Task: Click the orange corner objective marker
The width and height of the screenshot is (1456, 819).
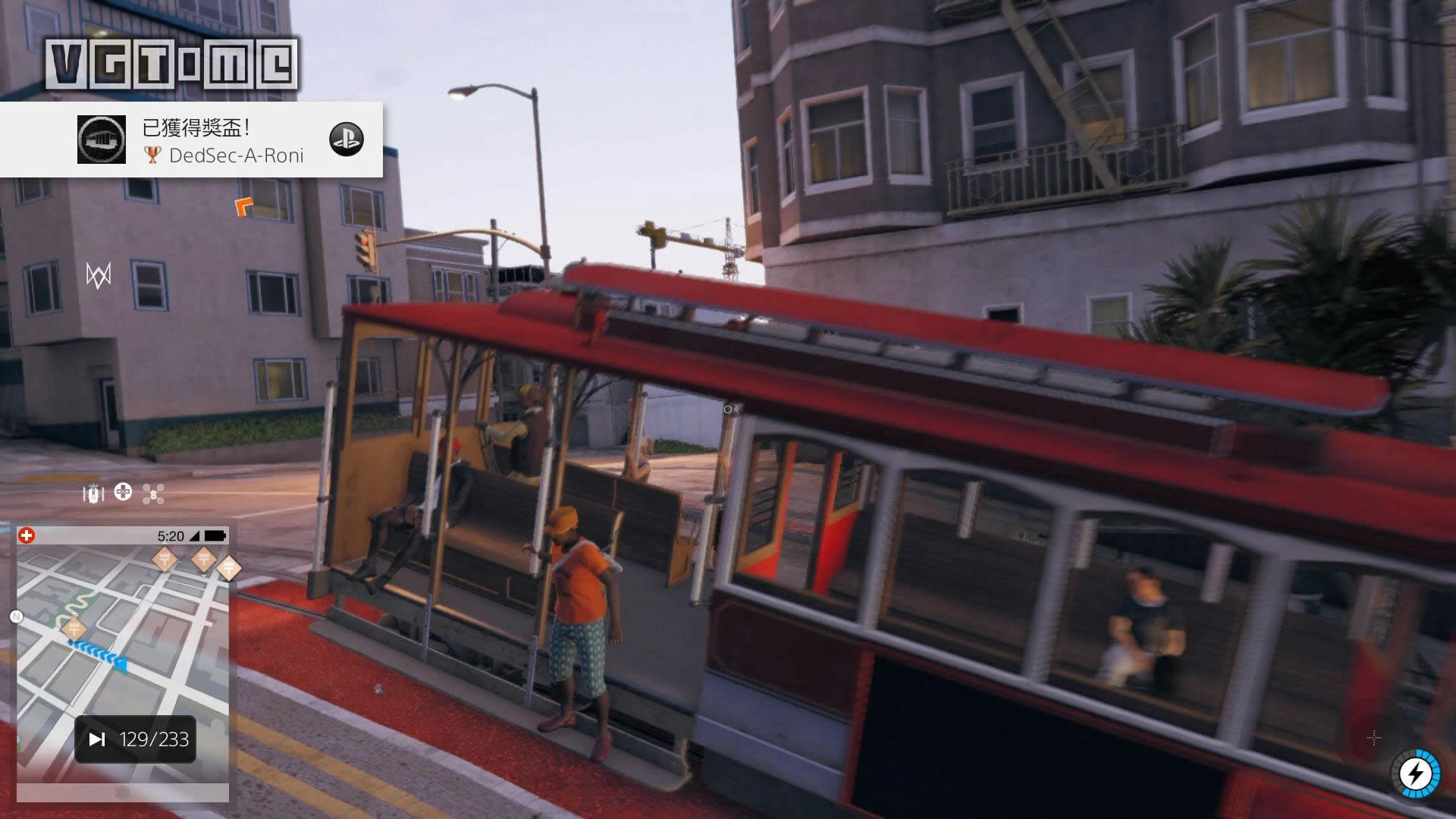Action: [243, 206]
